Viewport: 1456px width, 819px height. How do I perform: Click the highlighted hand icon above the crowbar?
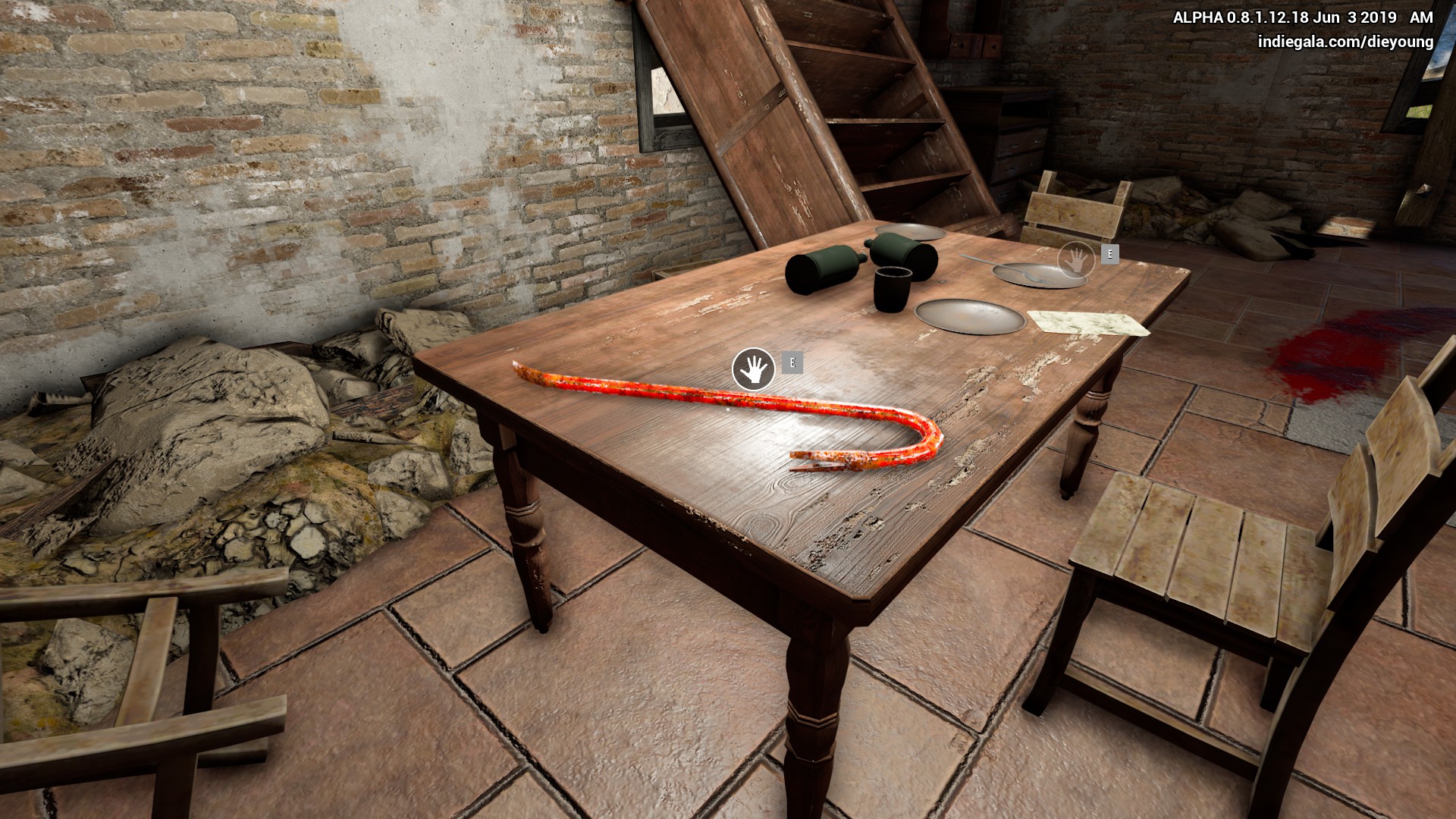(x=753, y=369)
